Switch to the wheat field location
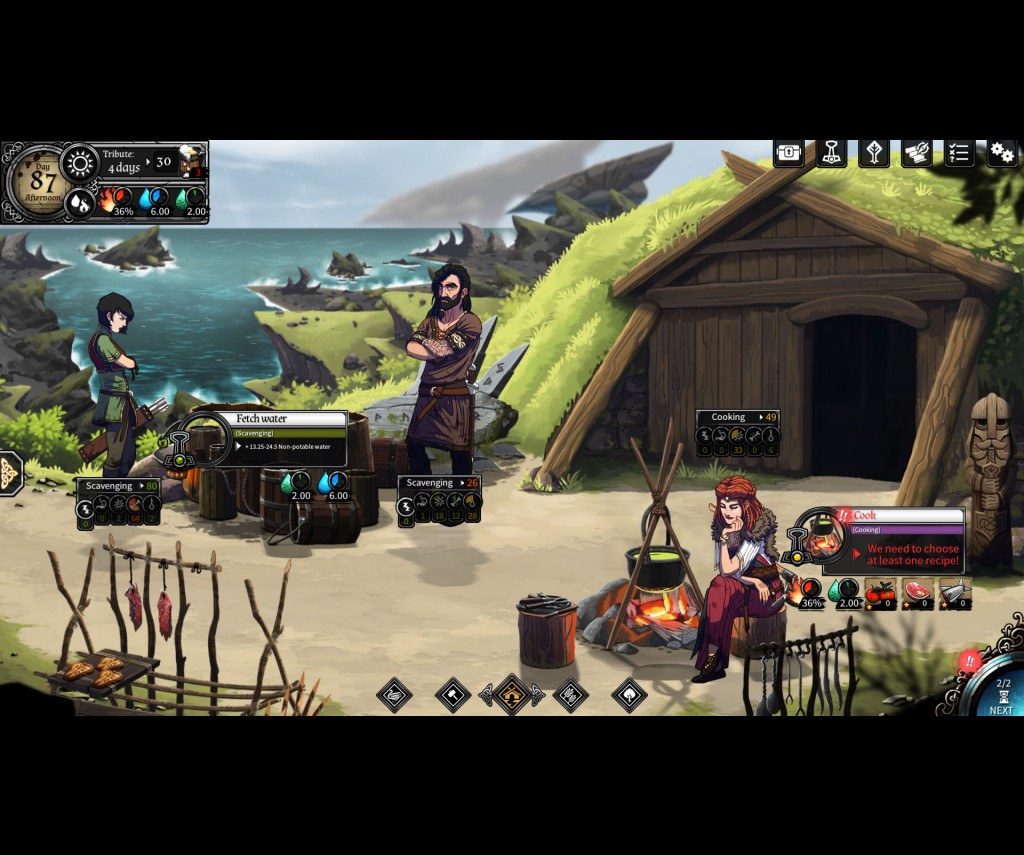This screenshot has height=855, width=1024. 571,694
